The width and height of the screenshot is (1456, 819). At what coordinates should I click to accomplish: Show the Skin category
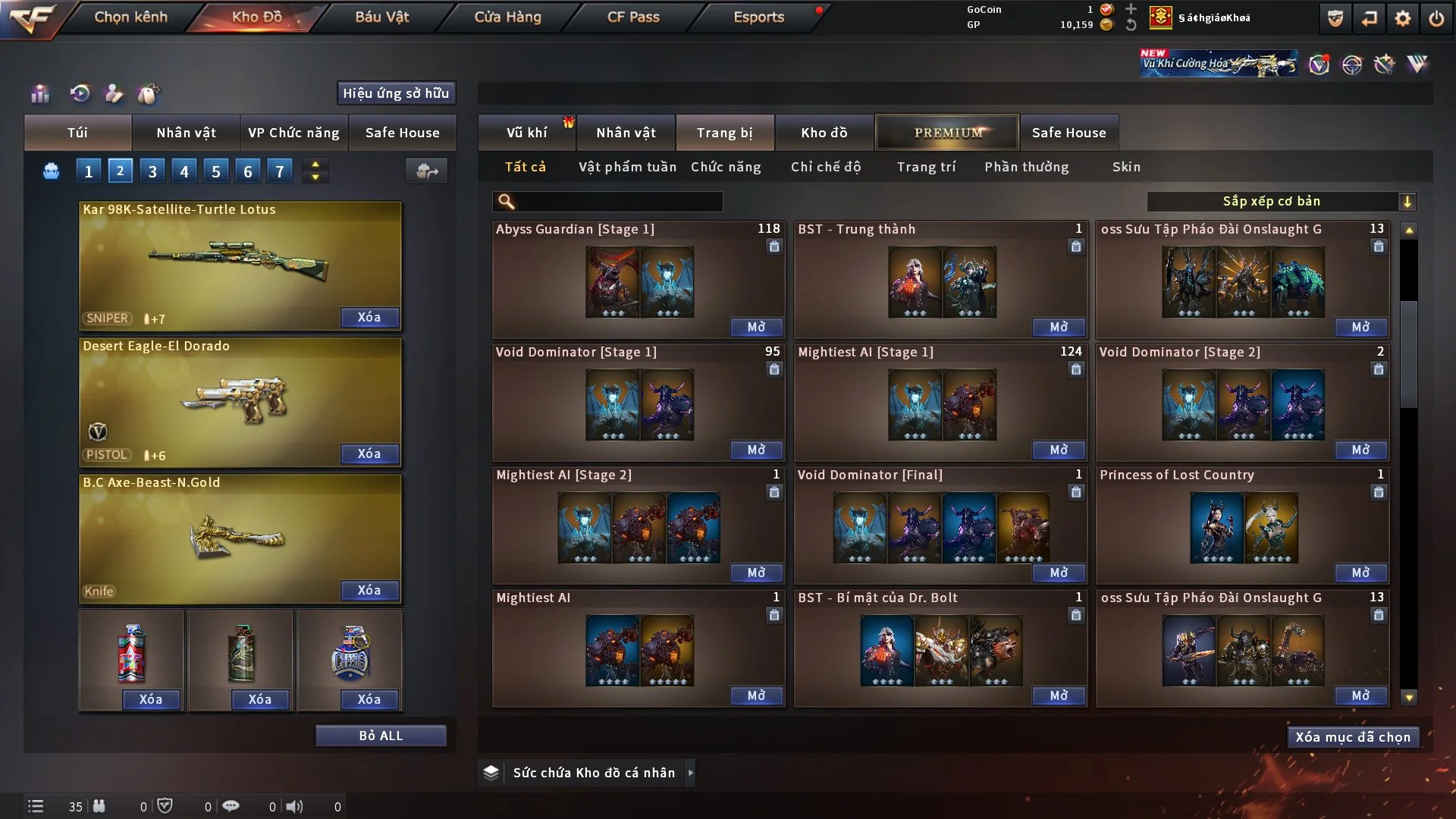(x=1126, y=167)
